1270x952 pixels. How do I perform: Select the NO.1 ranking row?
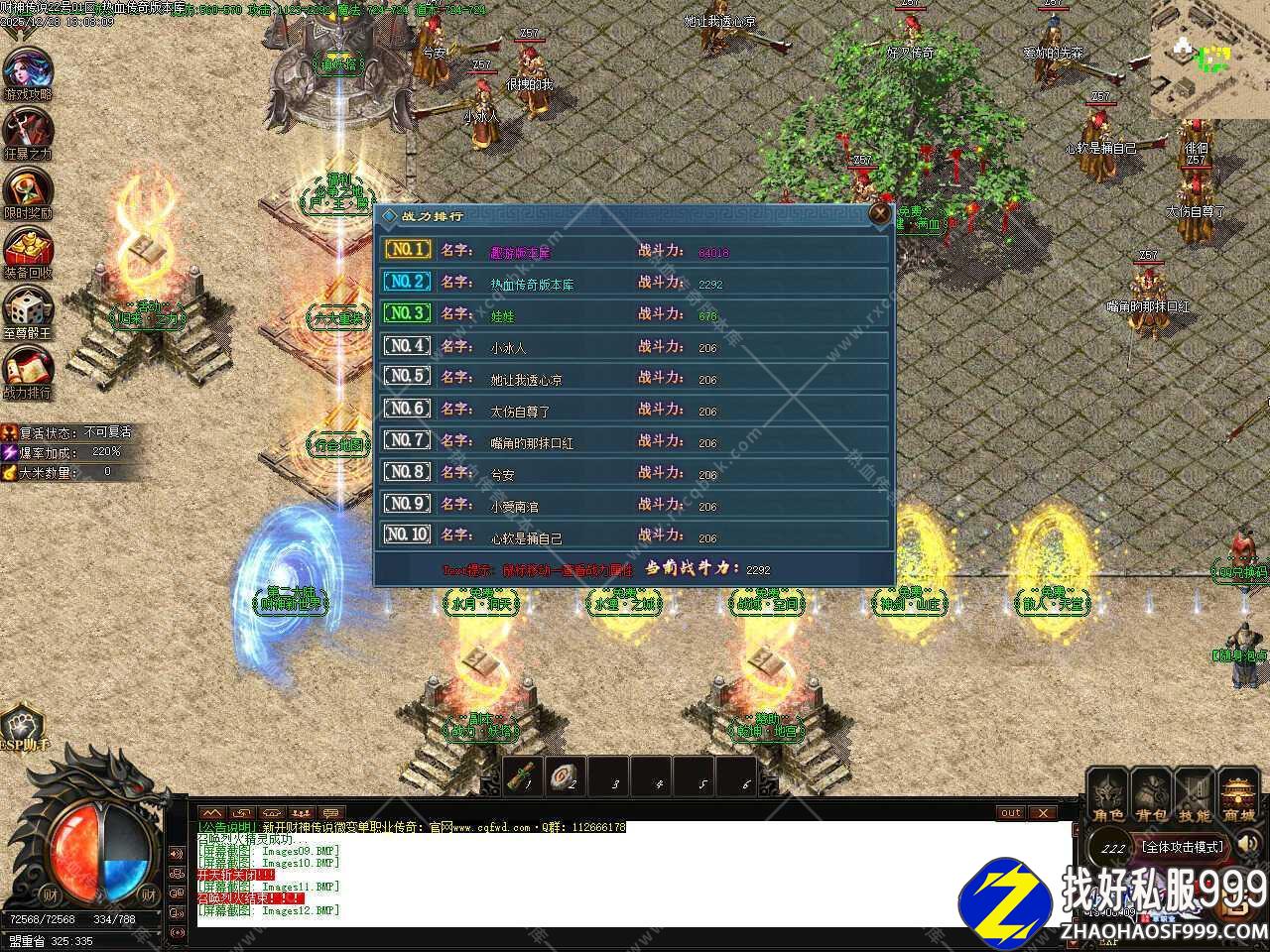[635, 251]
